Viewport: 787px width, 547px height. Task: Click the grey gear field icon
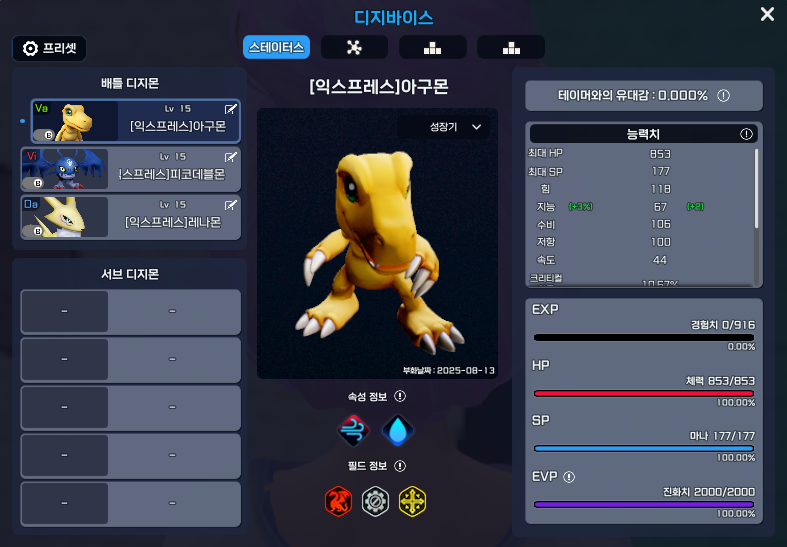click(x=376, y=499)
